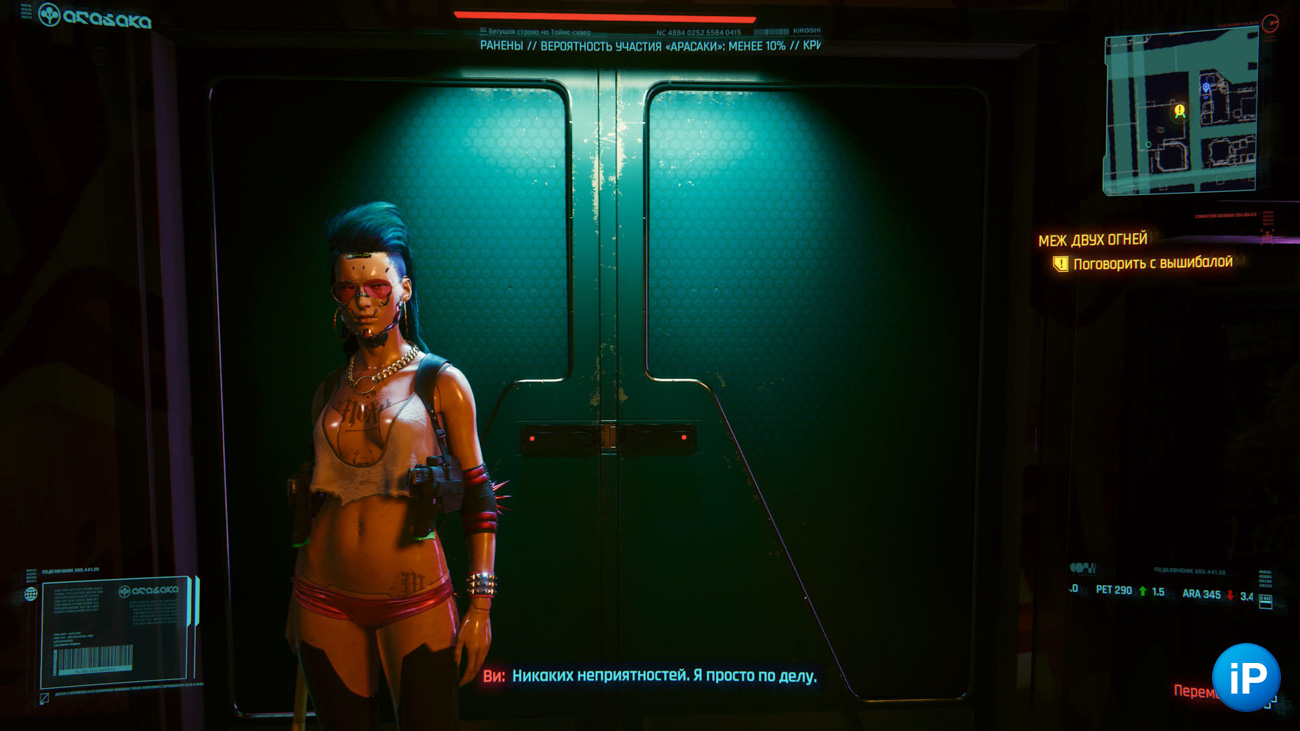The width and height of the screenshot is (1300, 731).
Task: Click the blue iP logo badge
Action: point(1245,677)
